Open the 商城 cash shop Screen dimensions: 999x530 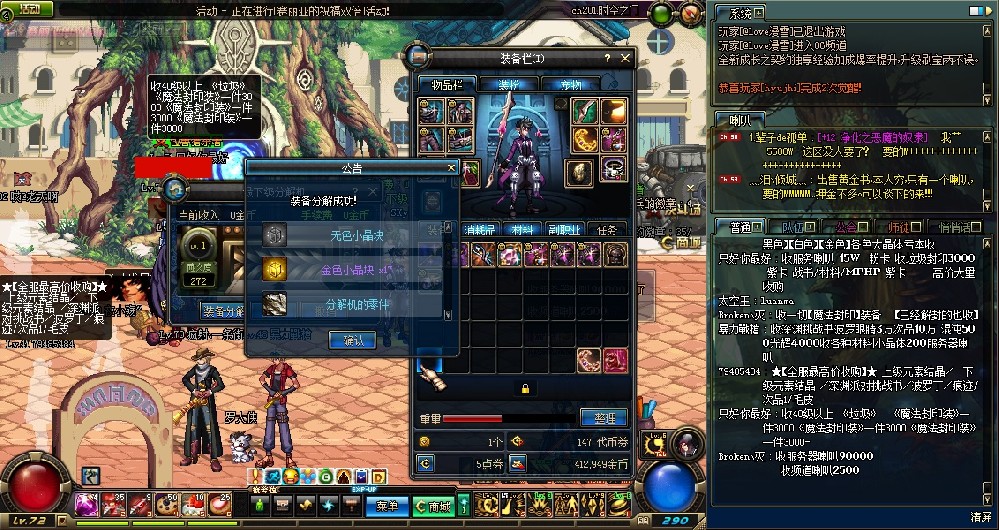433,506
